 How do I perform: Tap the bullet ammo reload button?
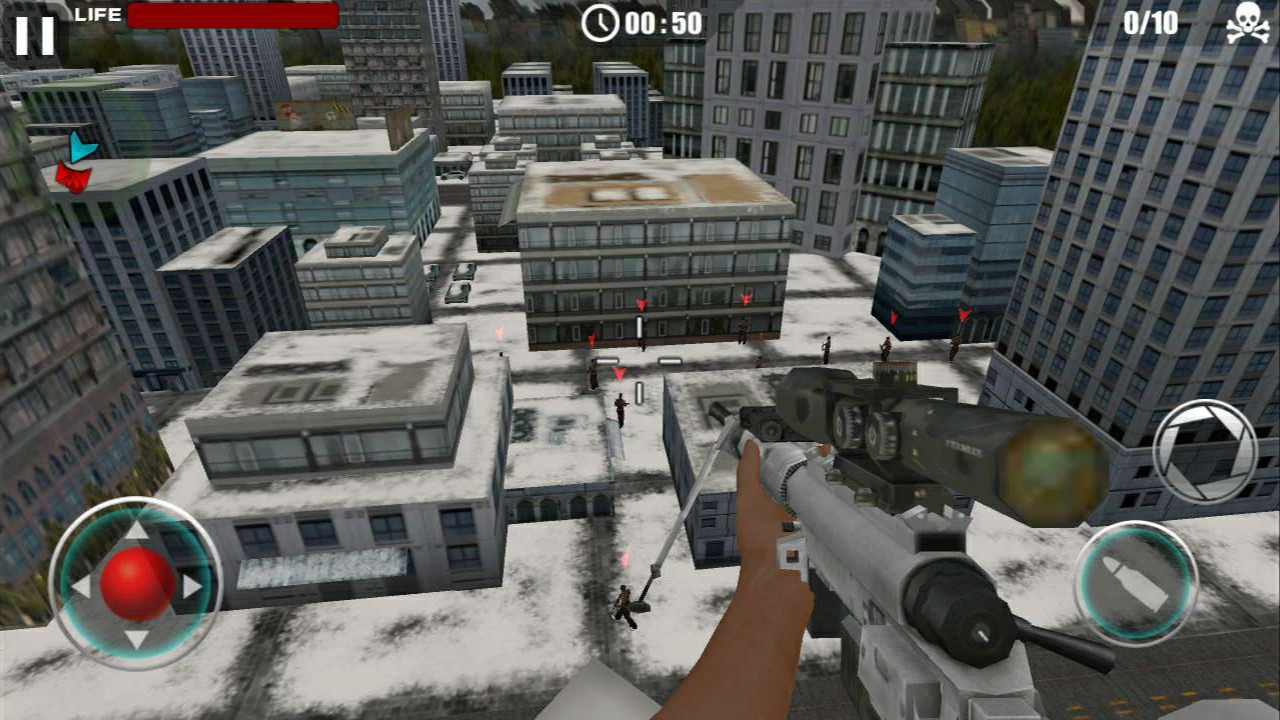pyautogui.click(x=1135, y=581)
